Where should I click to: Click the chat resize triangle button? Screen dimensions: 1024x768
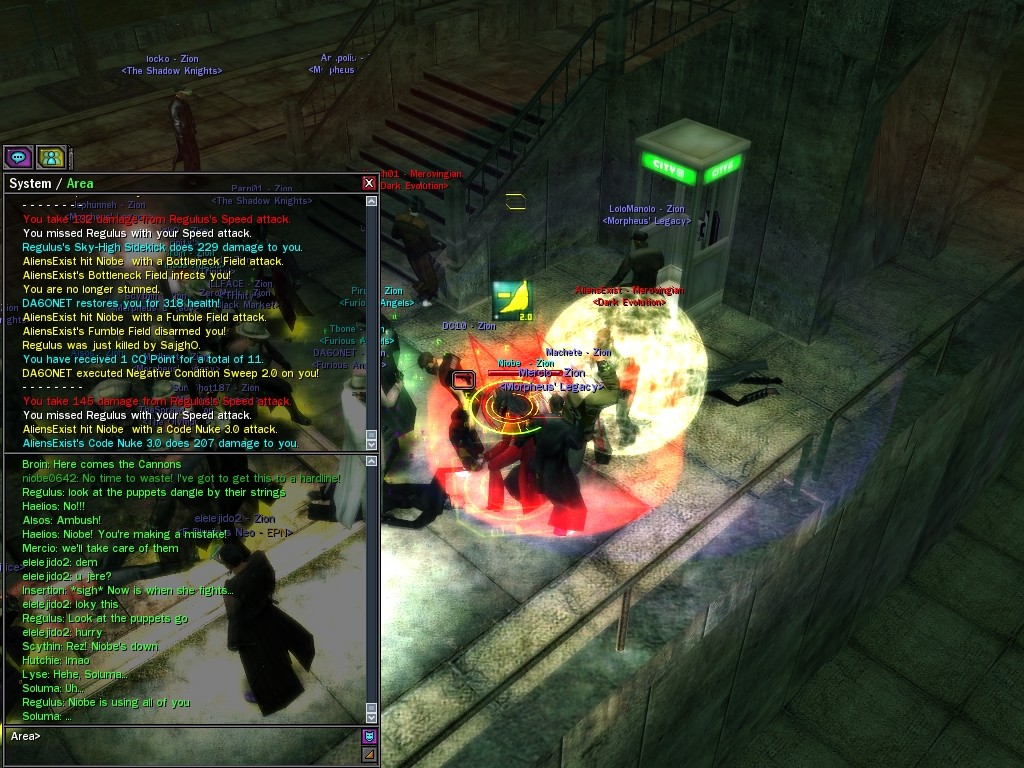pos(369,754)
